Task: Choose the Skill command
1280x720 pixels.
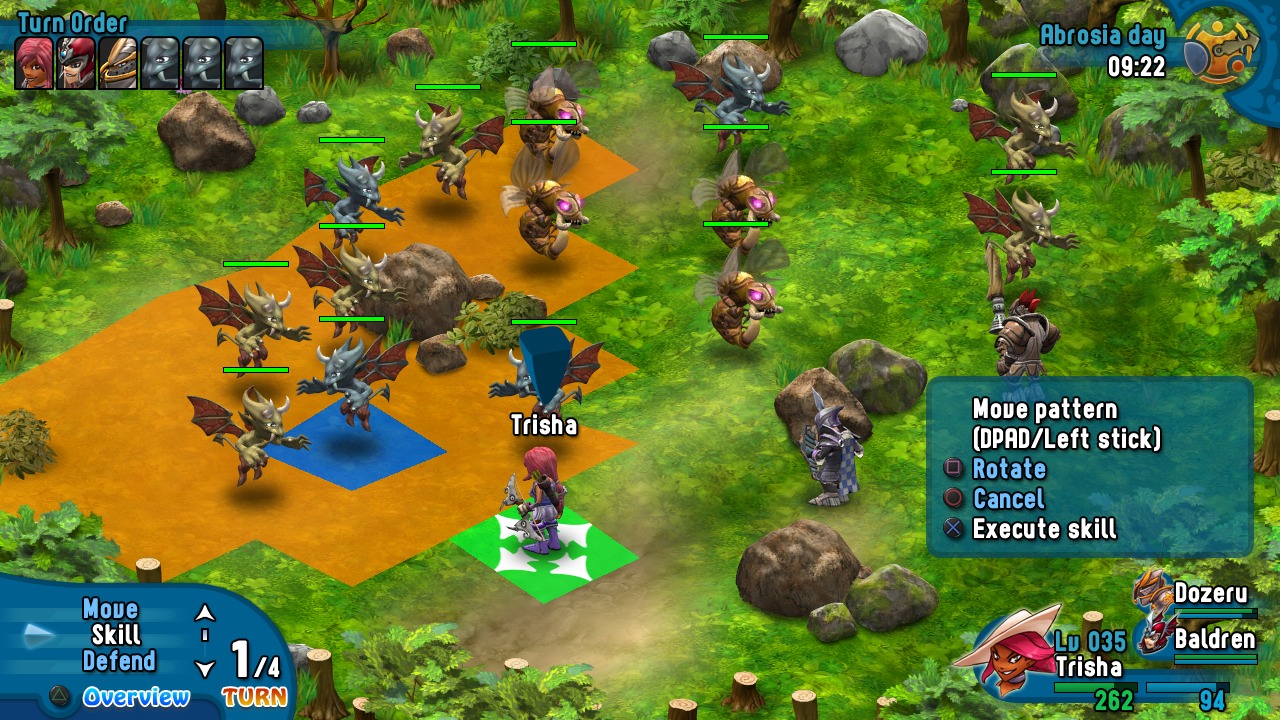Action: pos(116,635)
